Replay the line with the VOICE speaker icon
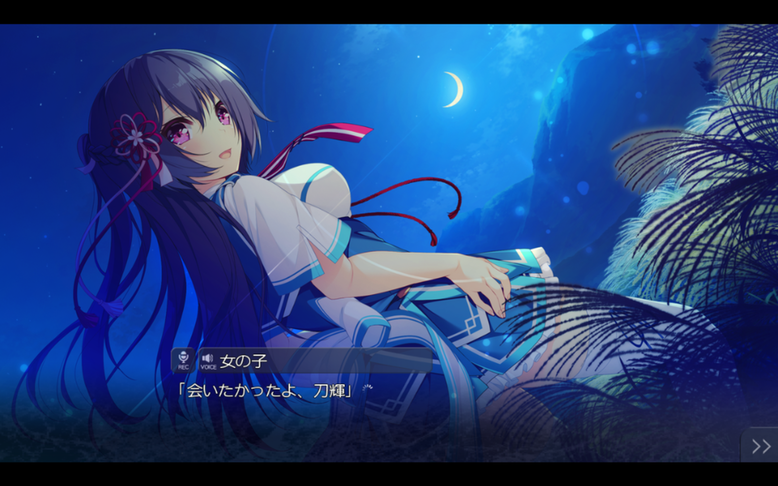Viewport: 778px width, 486px height. click(207, 360)
